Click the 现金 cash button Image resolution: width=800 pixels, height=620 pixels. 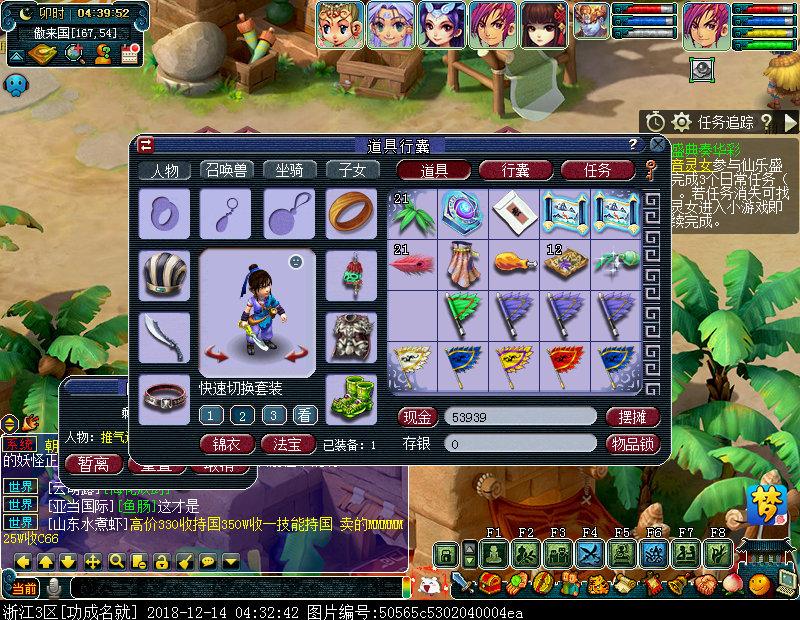[x=418, y=416]
